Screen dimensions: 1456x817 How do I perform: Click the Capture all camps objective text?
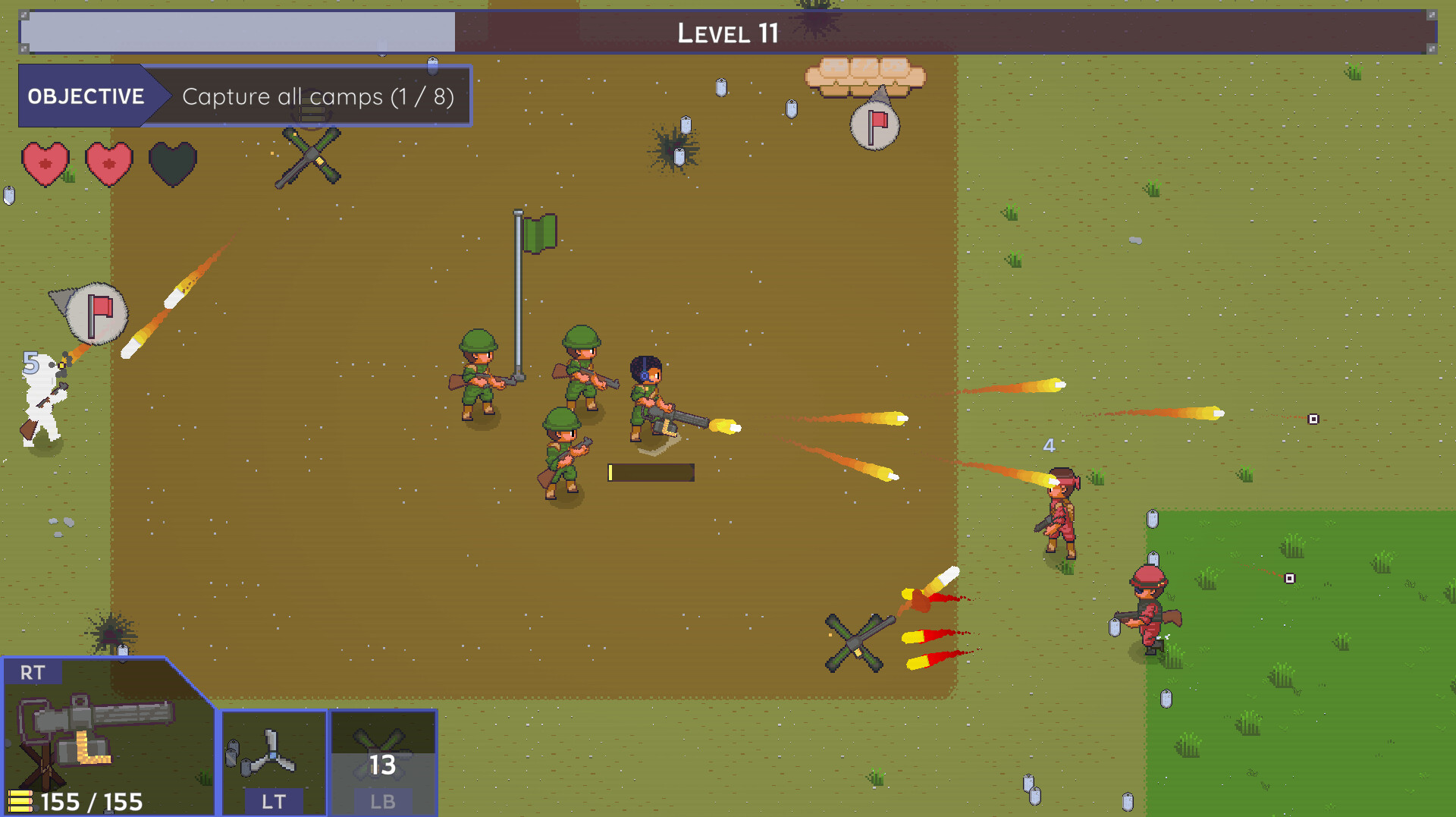tap(317, 96)
